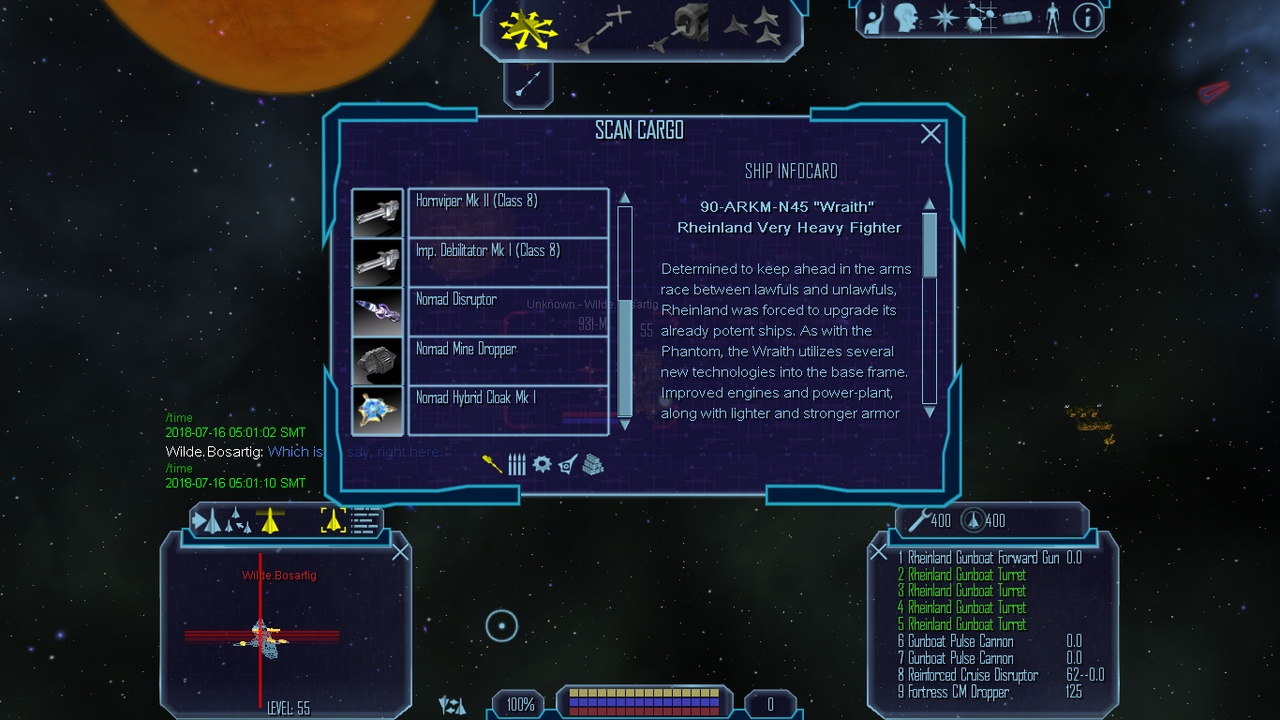Viewport: 1280px width, 720px height.
Task: Select the Hornviper Mk II cargo row
Action: (508, 212)
